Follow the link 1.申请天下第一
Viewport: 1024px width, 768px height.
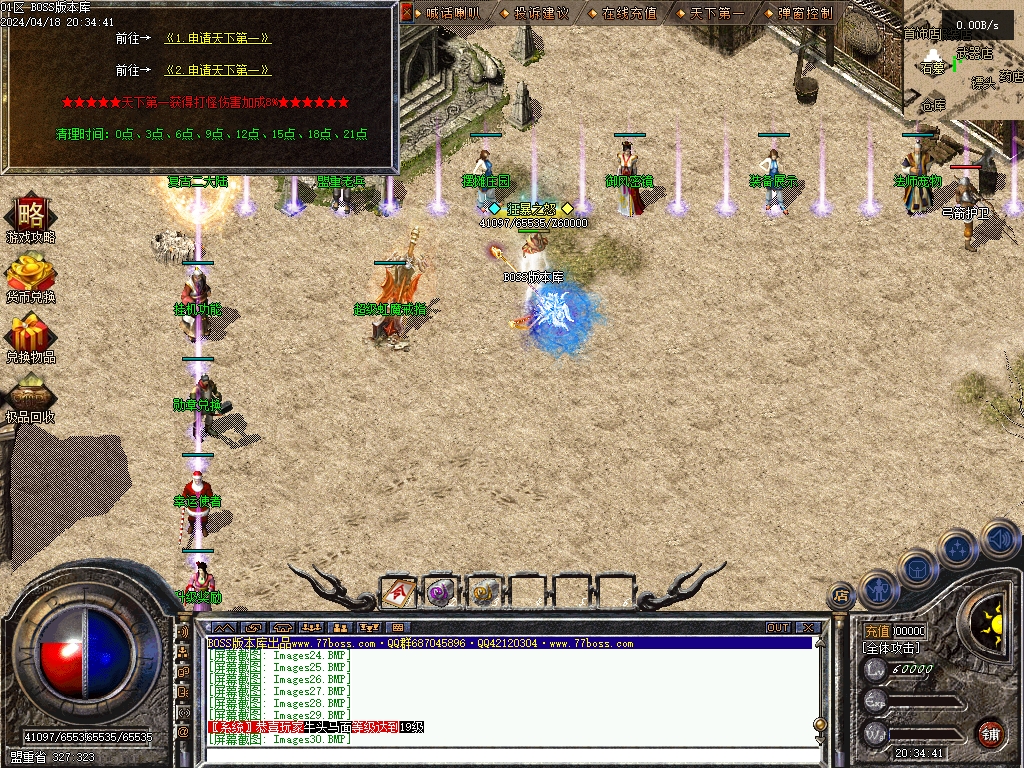pyautogui.click(x=218, y=39)
